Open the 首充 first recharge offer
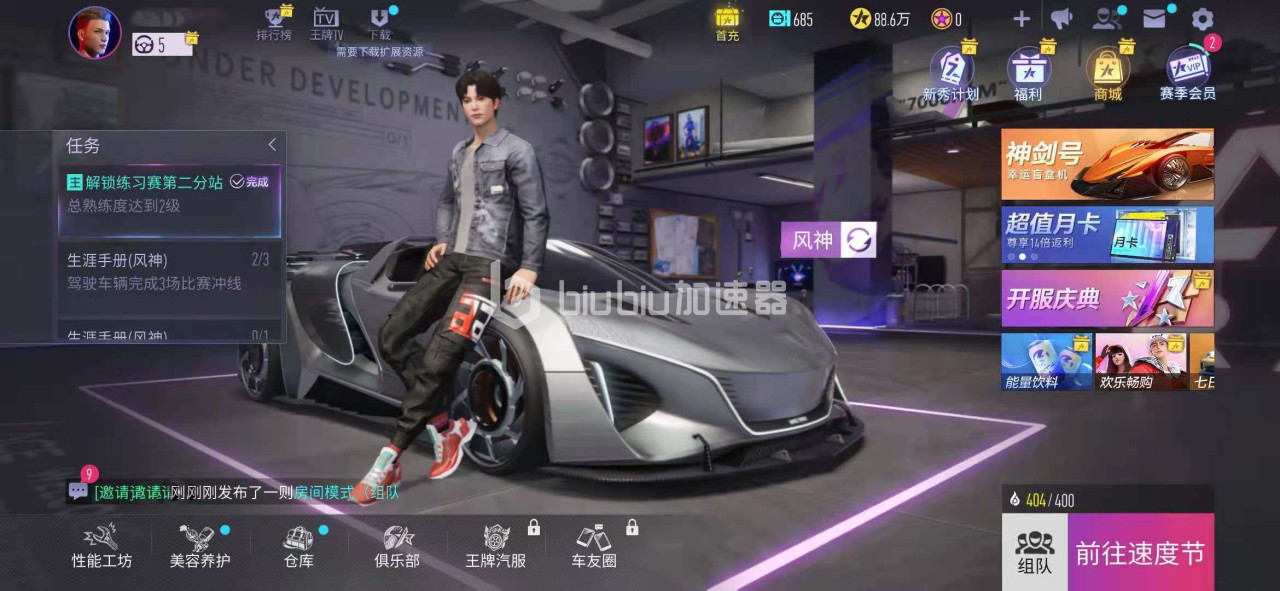 click(727, 23)
